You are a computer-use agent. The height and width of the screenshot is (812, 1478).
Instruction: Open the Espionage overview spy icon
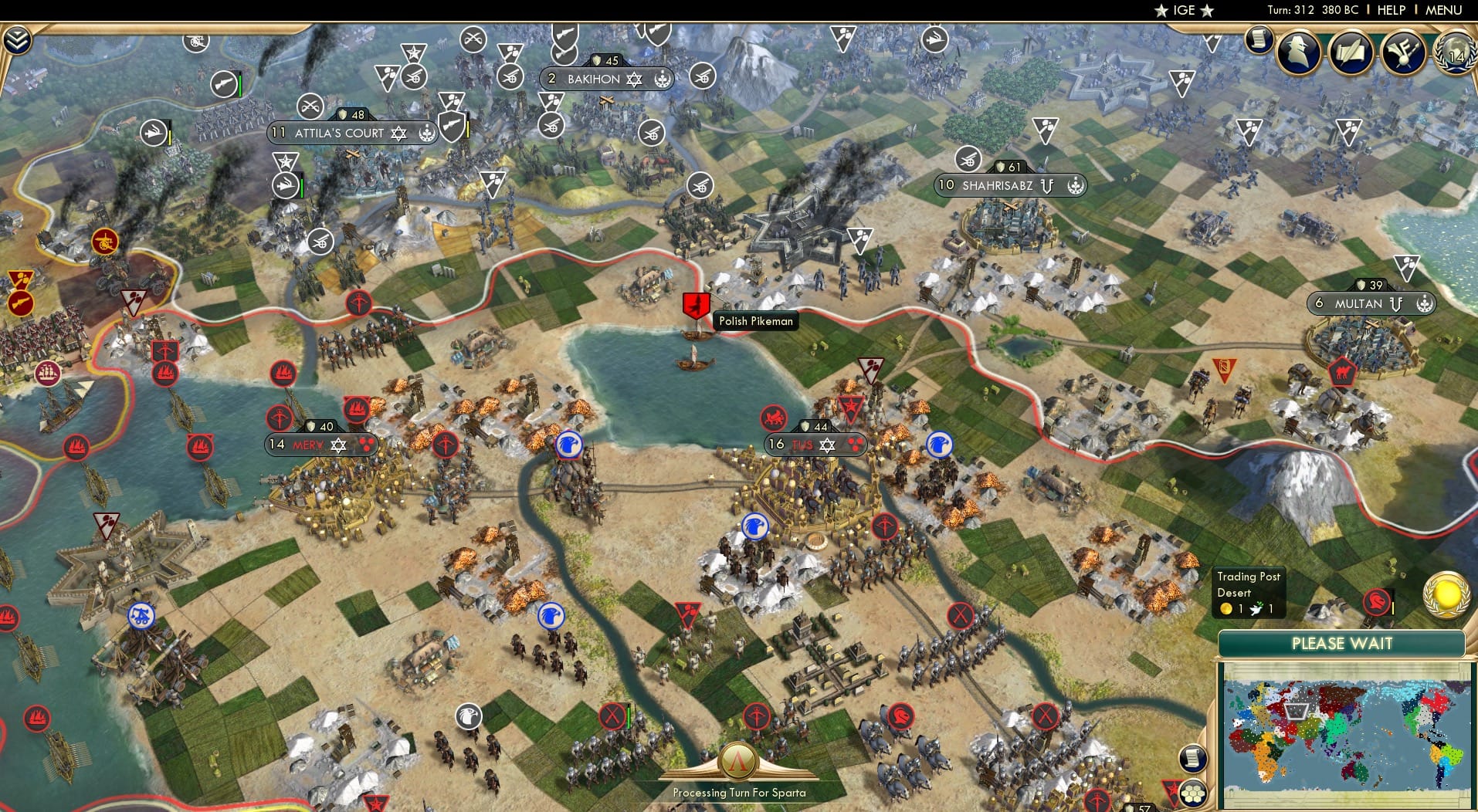[1297, 52]
